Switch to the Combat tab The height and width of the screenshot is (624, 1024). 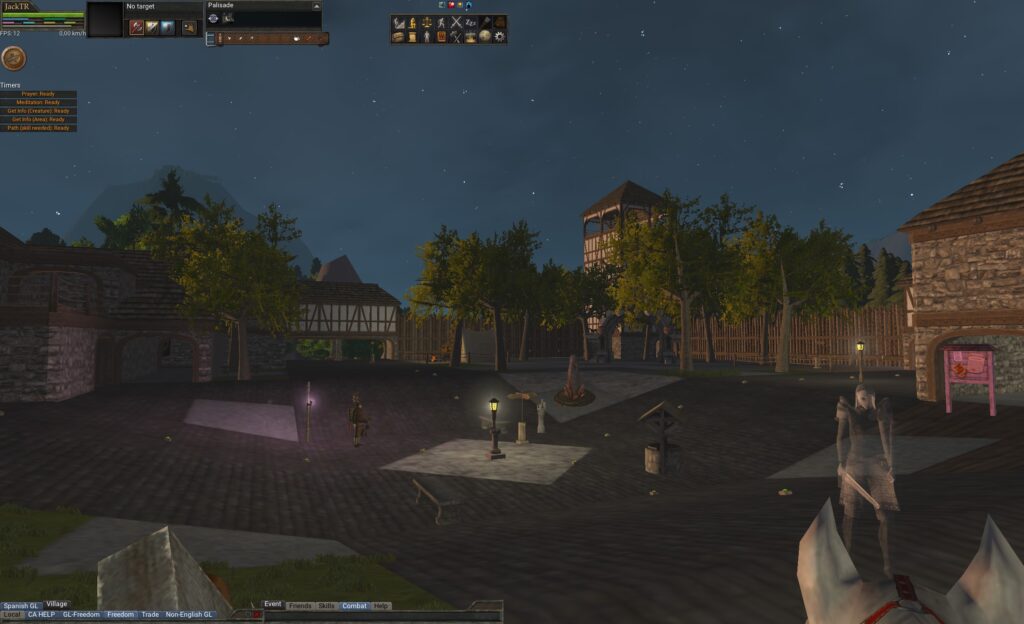[354, 606]
